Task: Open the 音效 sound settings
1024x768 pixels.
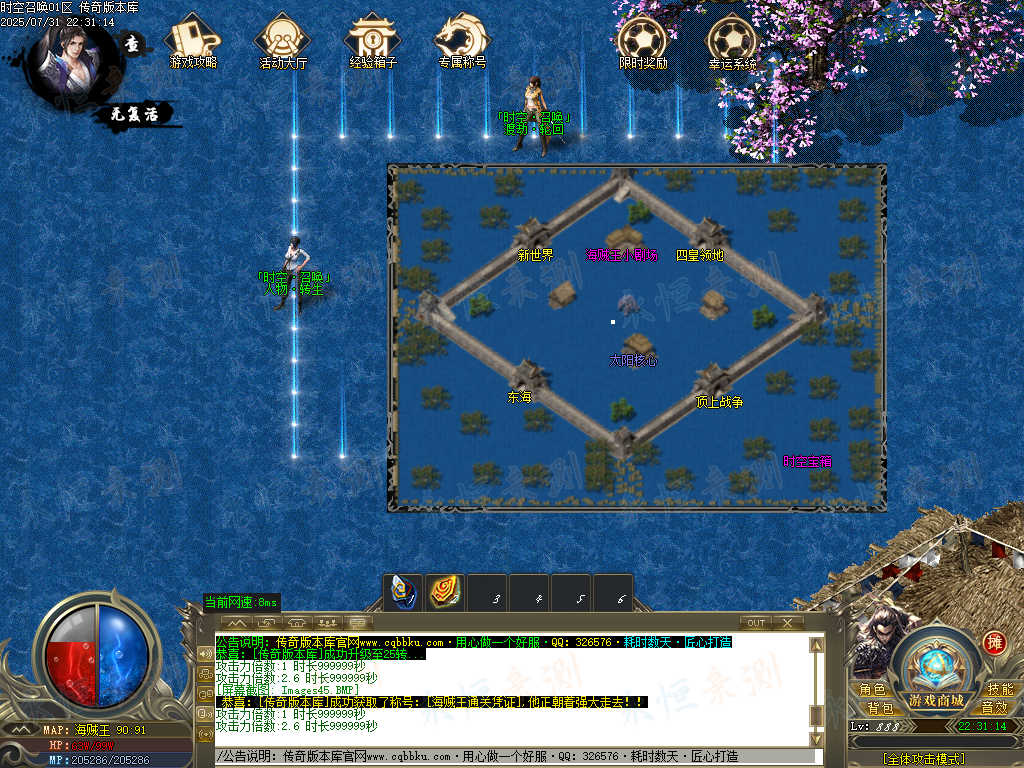Action: point(993,708)
